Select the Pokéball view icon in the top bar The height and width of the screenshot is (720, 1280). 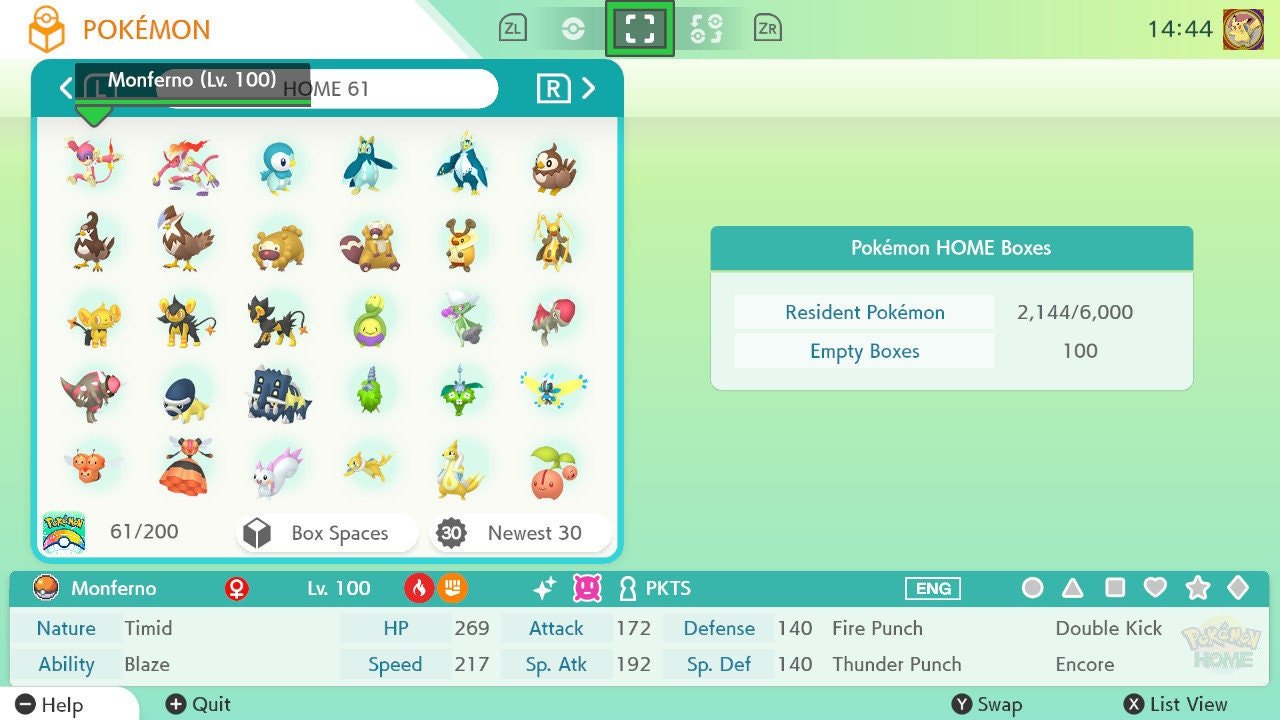click(x=575, y=27)
